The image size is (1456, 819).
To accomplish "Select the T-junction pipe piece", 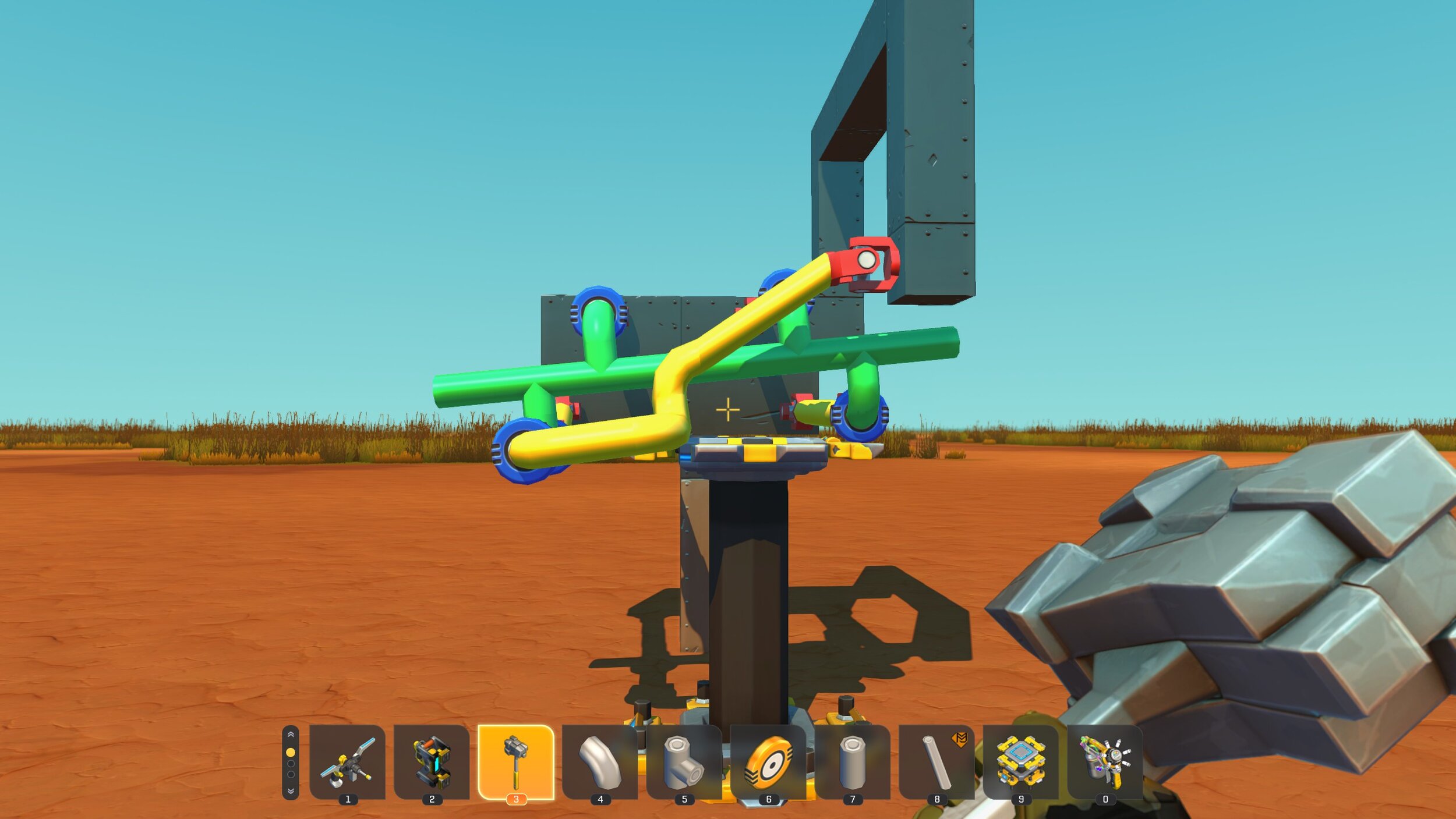I will click(x=684, y=761).
